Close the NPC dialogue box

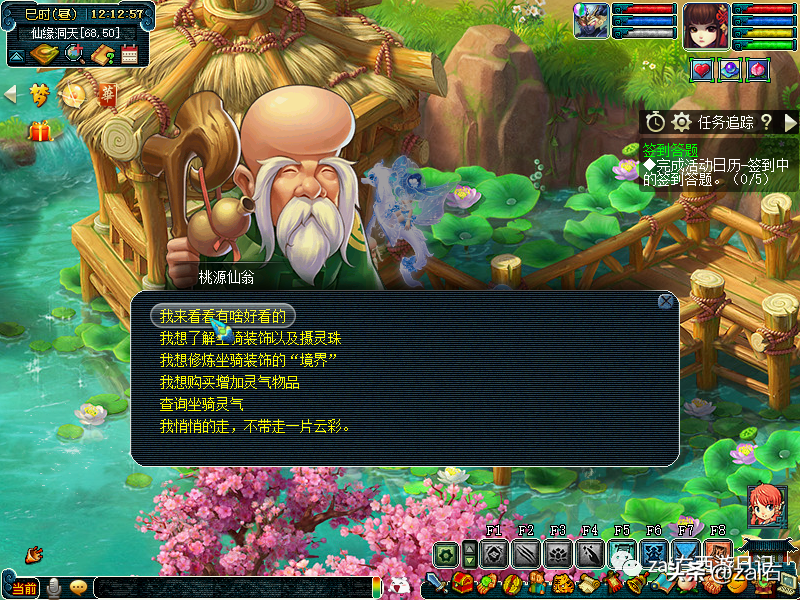tap(666, 301)
